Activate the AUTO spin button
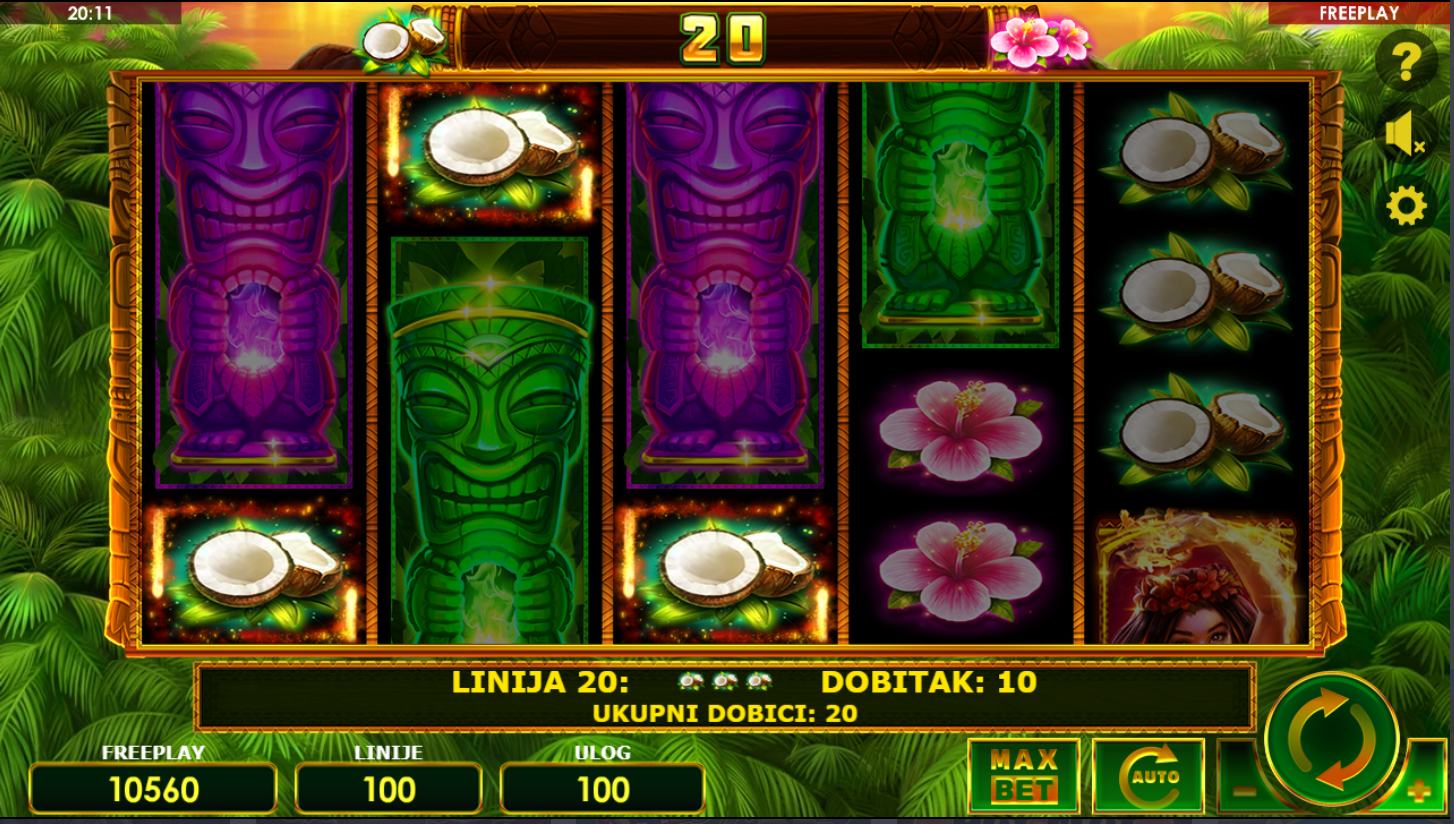Viewport: 1454px width, 824px height. pyautogui.click(x=1148, y=777)
